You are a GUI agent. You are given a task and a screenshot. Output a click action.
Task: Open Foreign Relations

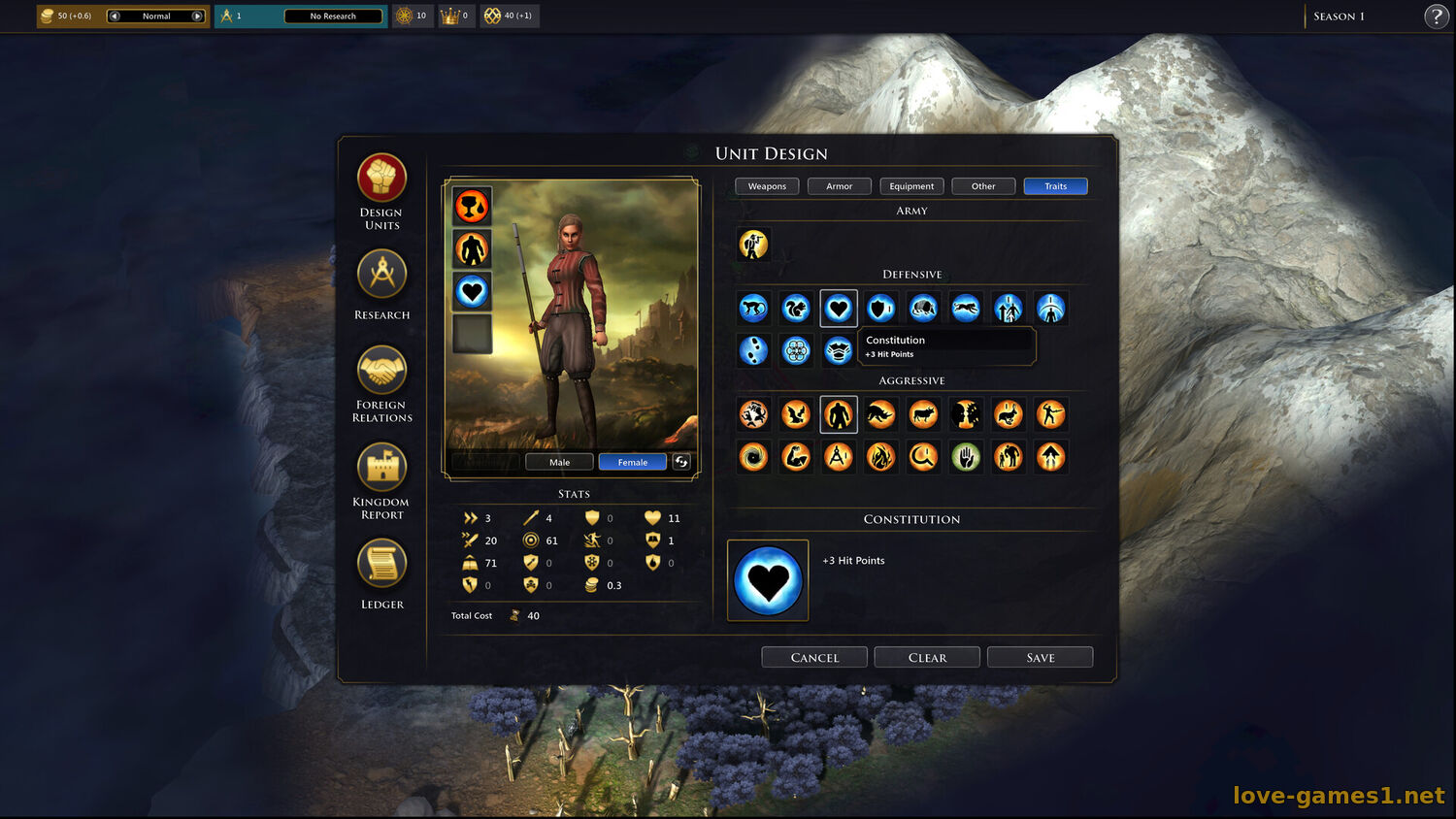click(381, 371)
